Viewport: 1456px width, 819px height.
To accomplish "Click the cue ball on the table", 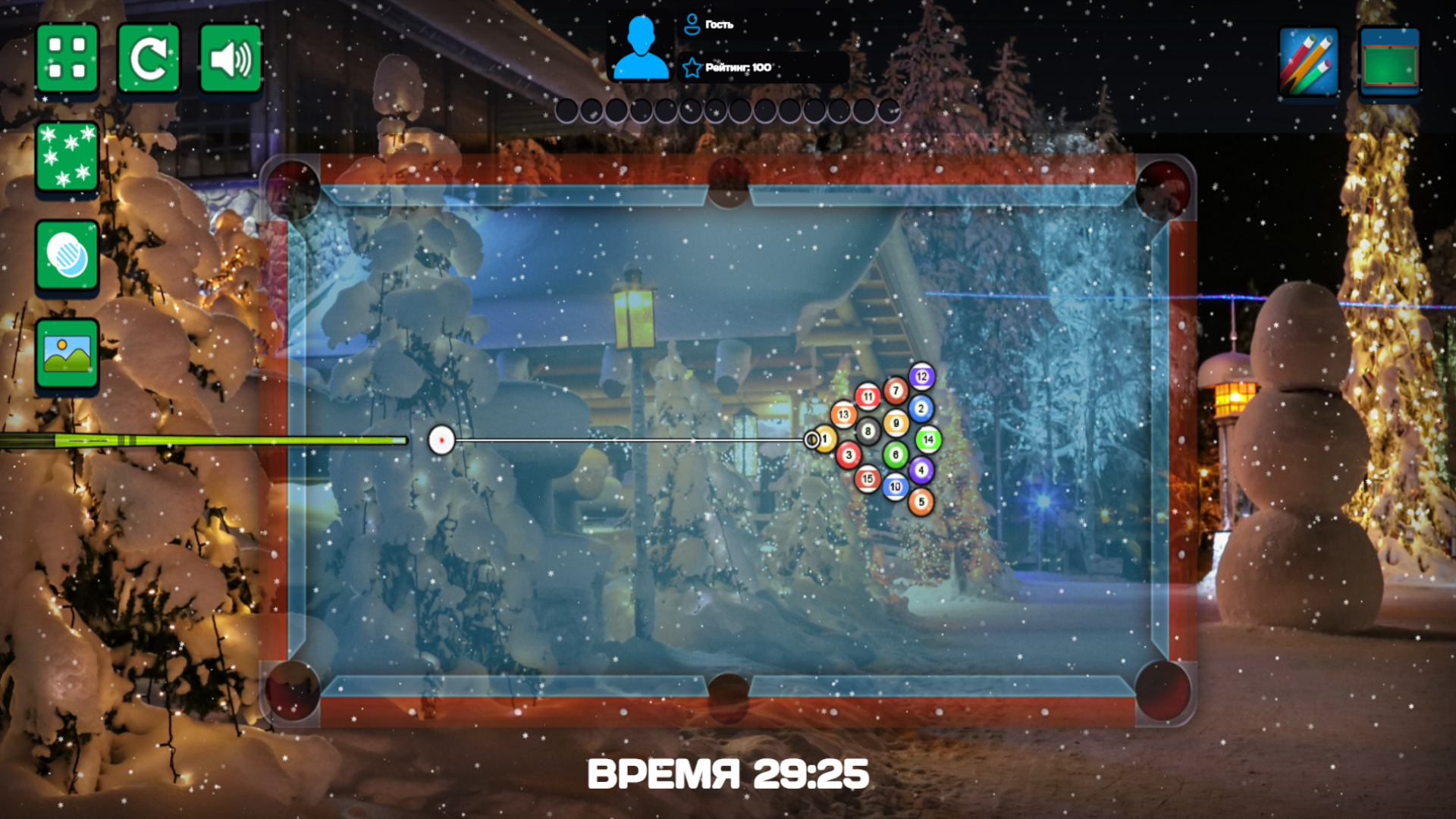I will 442,441.
